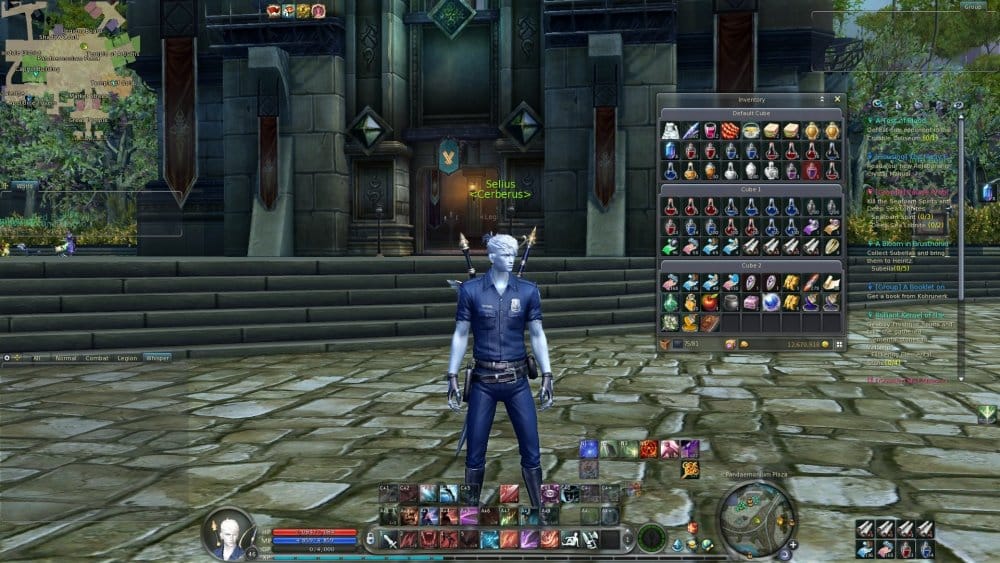This screenshot has height=563, width=1000.
Task: Switch to the All chat tab
Action: click(38, 357)
